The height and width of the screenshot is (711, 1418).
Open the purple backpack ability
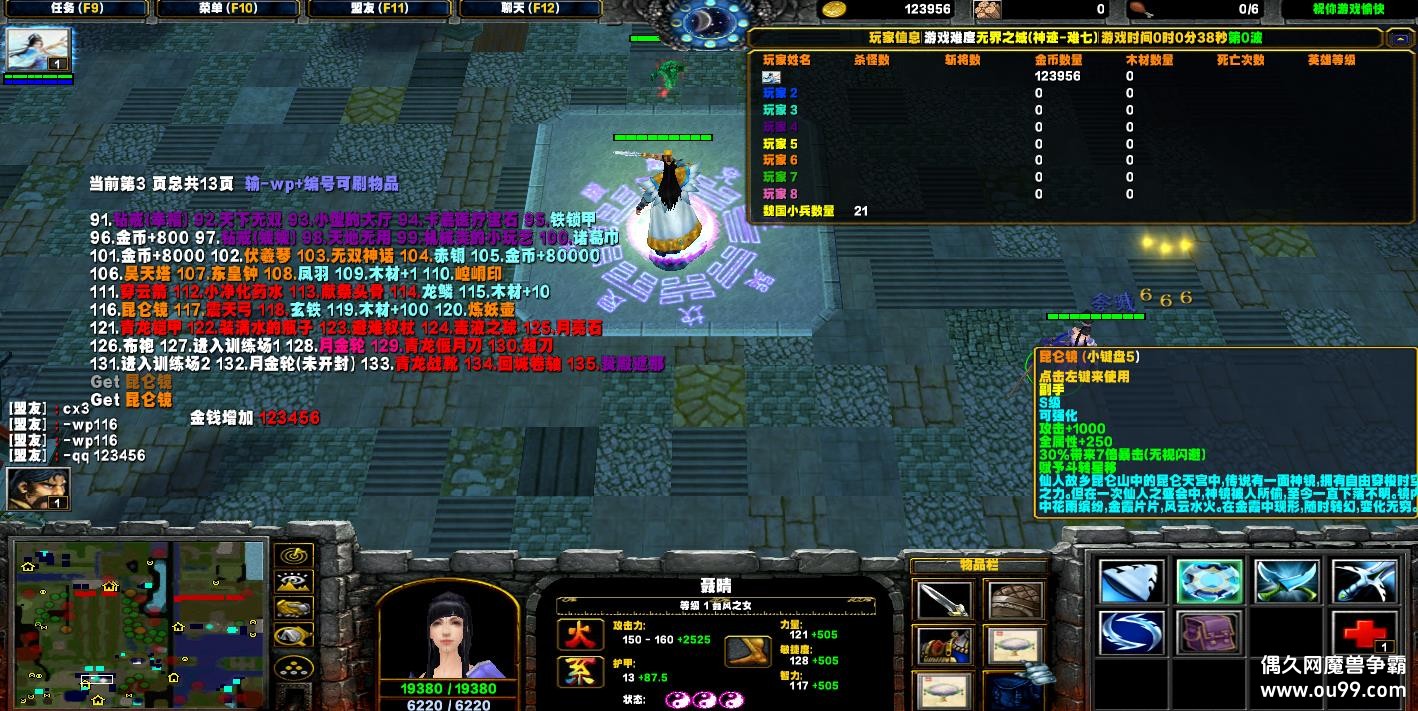[x=1209, y=633]
